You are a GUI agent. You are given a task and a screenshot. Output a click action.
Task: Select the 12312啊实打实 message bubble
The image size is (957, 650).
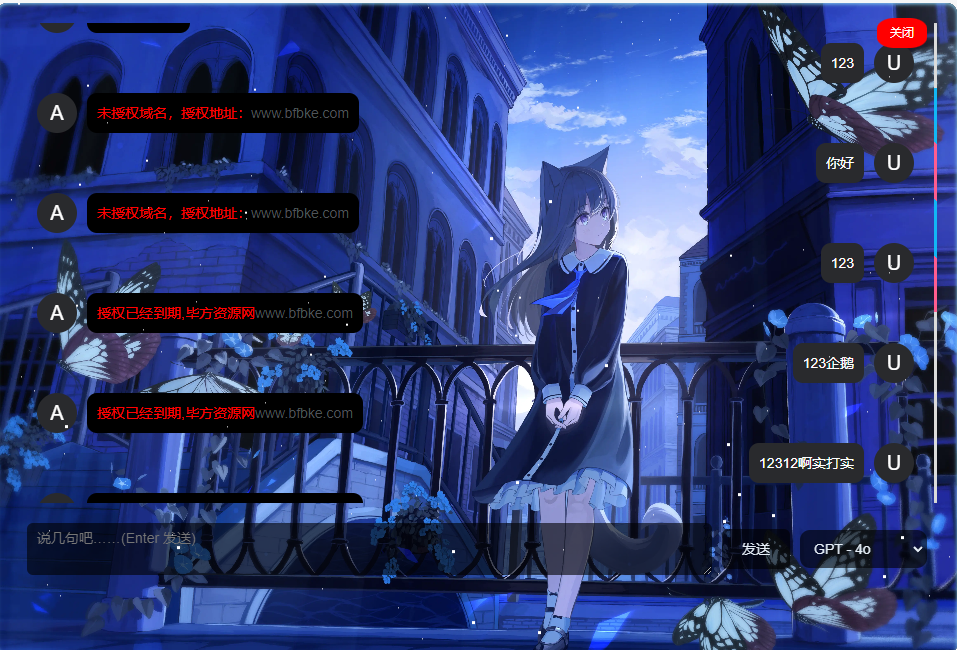pyautogui.click(x=806, y=463)
